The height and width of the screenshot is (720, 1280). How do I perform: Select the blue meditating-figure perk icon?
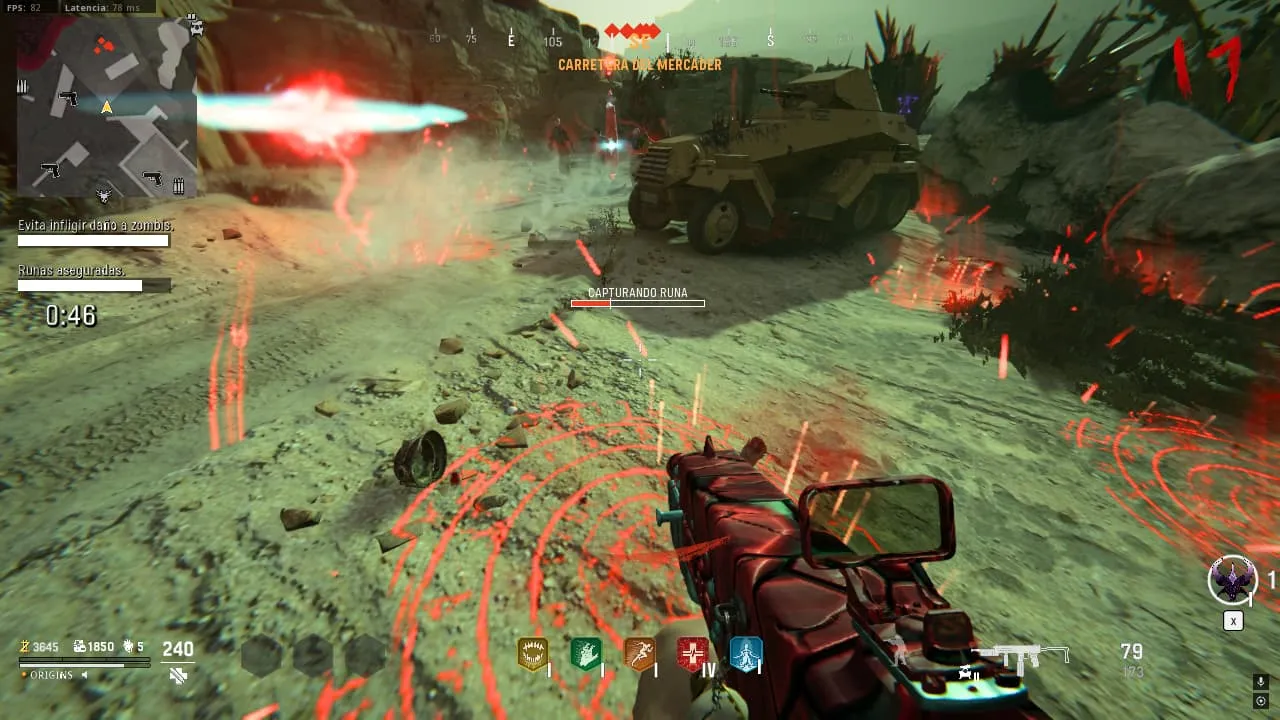(x=746, y=654)
